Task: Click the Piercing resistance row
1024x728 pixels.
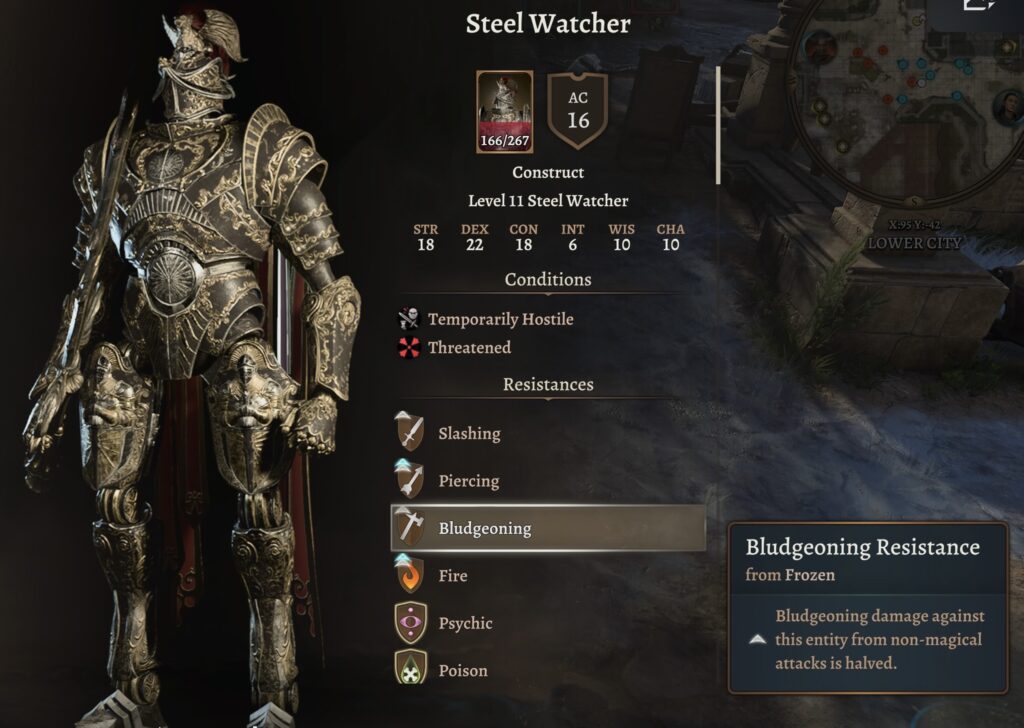Action: pyautogui.click(x=467, y=481)
